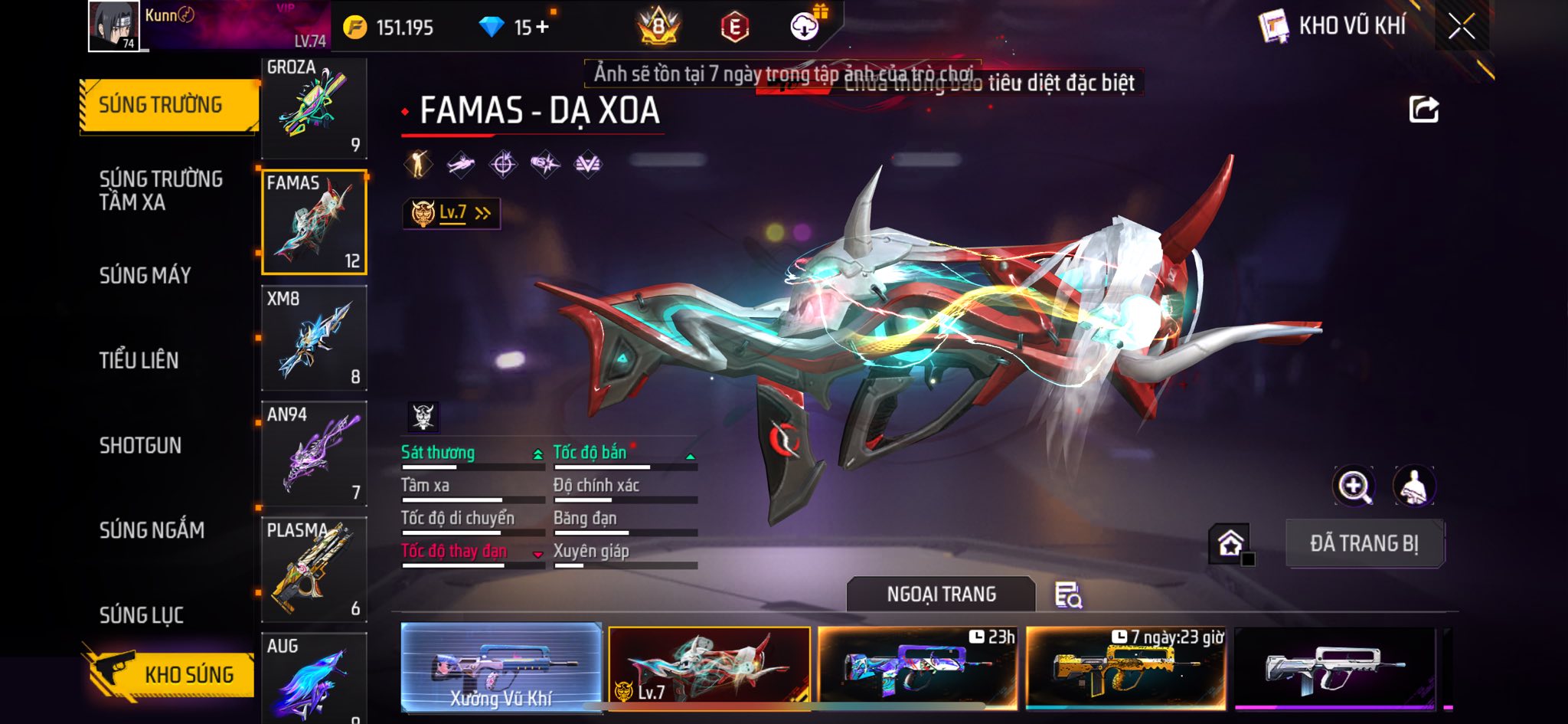1568x724 pixels.
Task: Open the Súng Lục category
Action: tap(142, 614)
